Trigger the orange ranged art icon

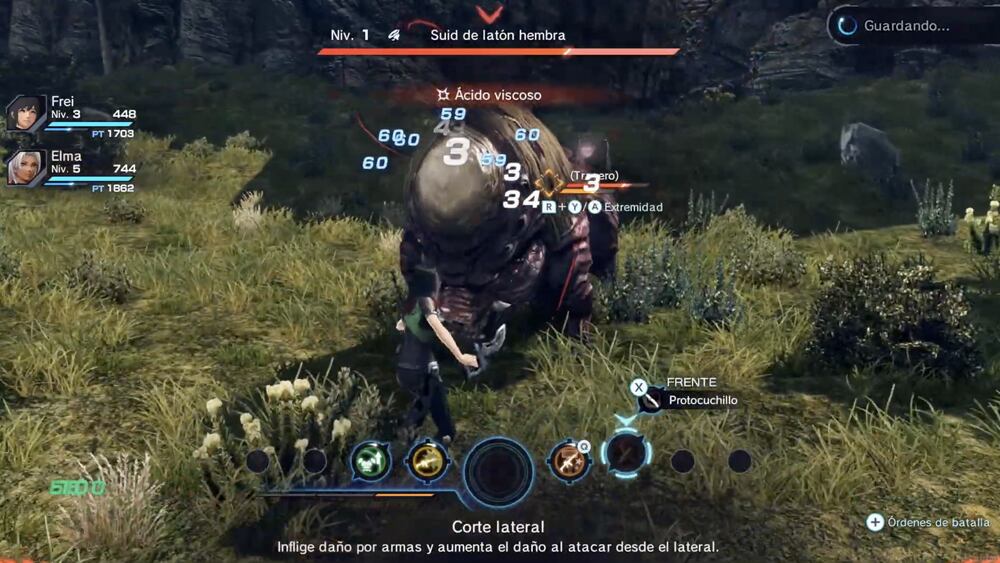coord(569,461)
